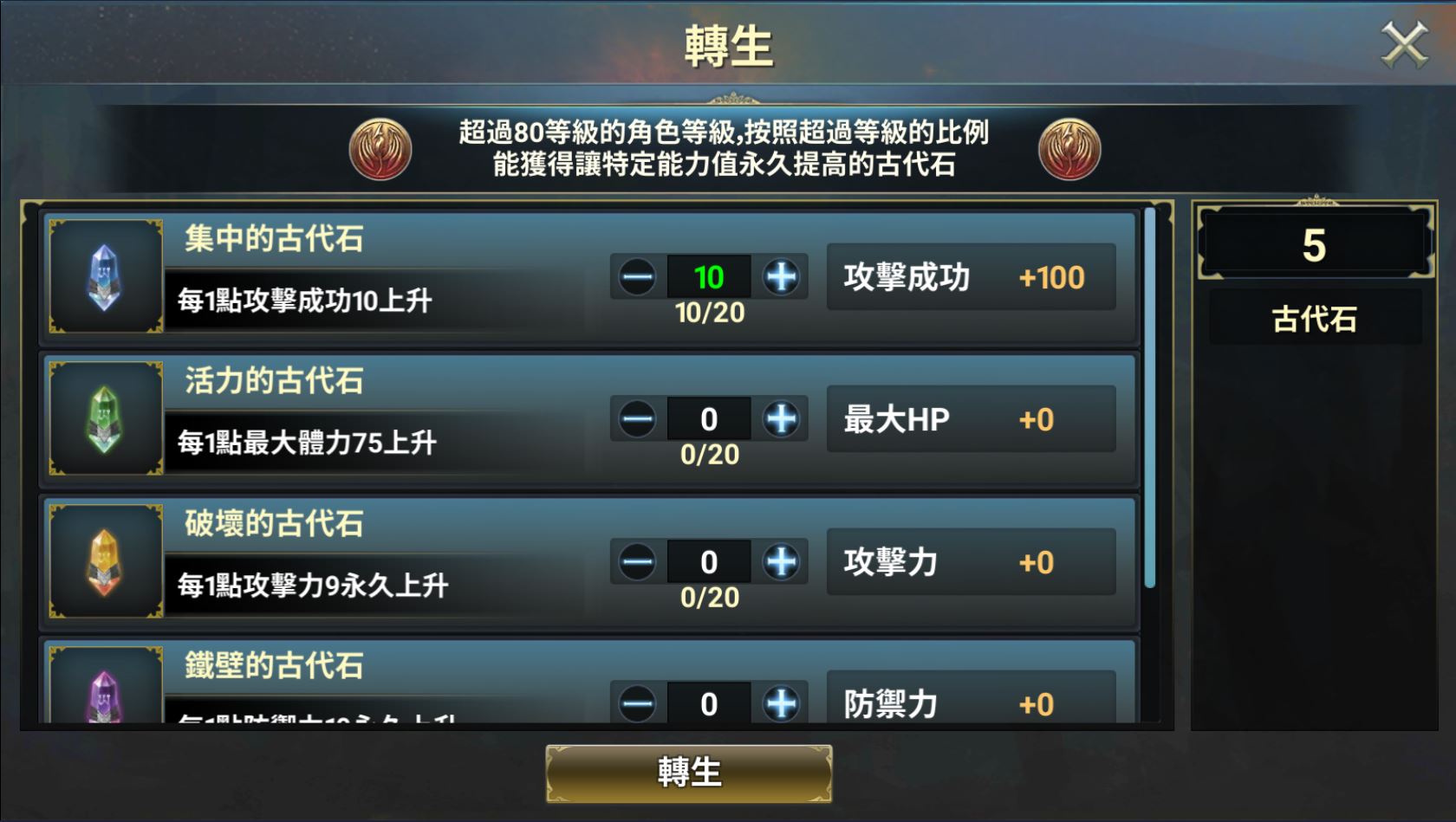Increase 活力的古代石 points for 最大HP
1456x822 pixels.
tap(779, 418)
